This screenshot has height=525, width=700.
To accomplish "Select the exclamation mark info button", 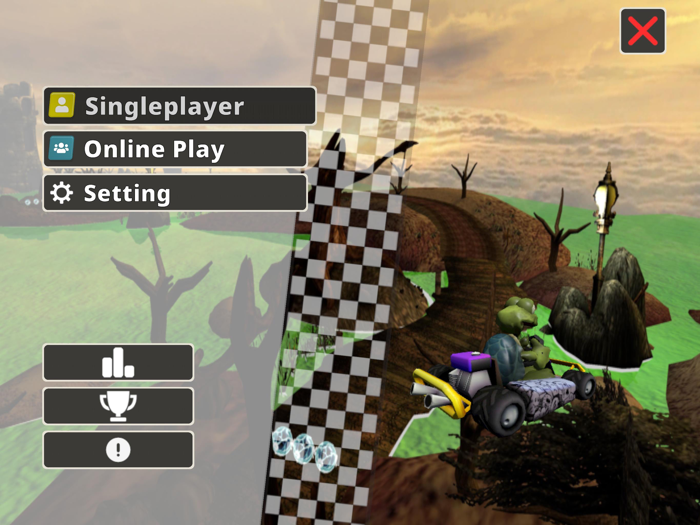I will 118,450.
